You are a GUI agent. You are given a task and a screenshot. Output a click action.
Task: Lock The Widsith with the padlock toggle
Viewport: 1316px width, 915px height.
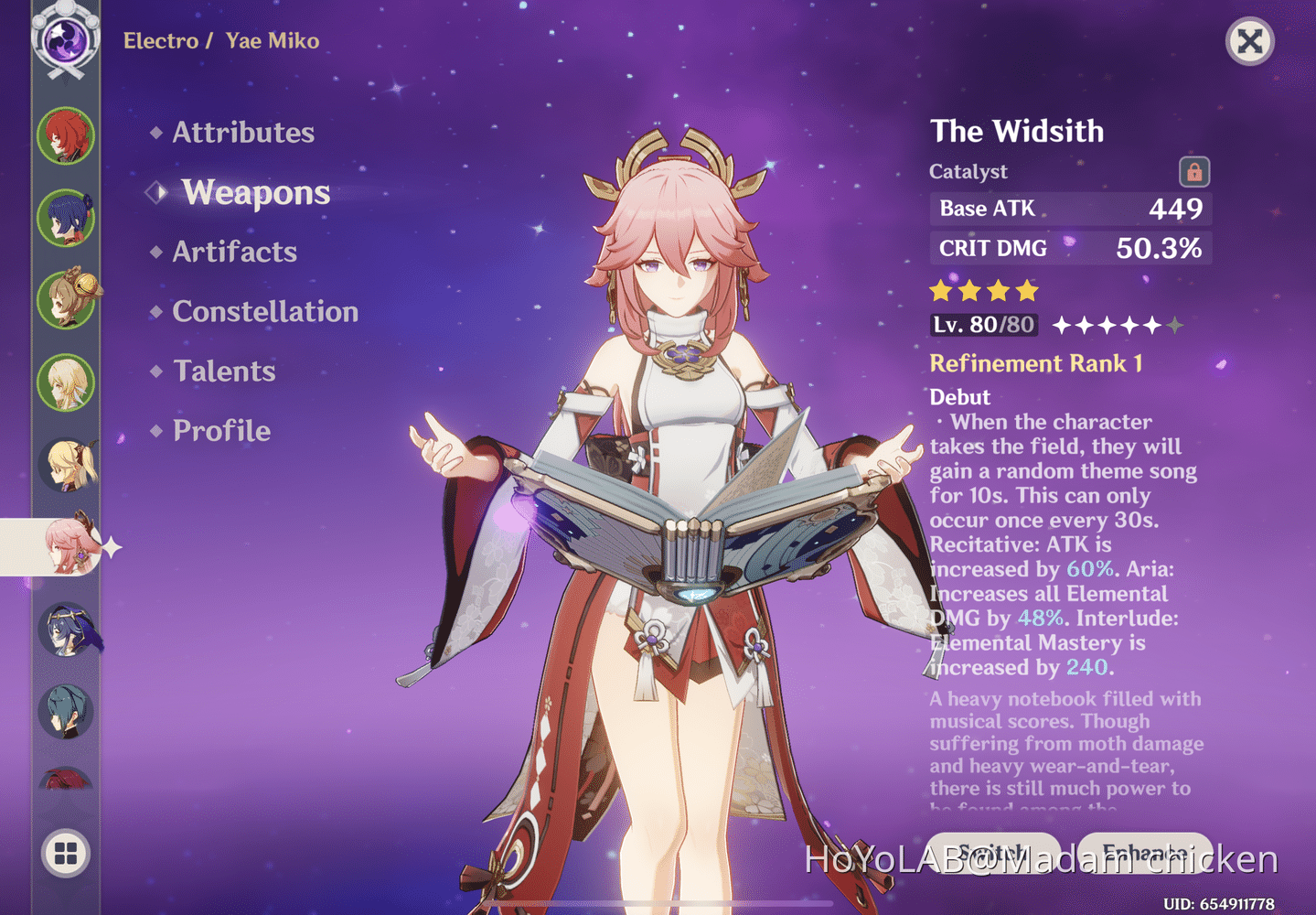pyautogui.click(x=1196, y=171)
